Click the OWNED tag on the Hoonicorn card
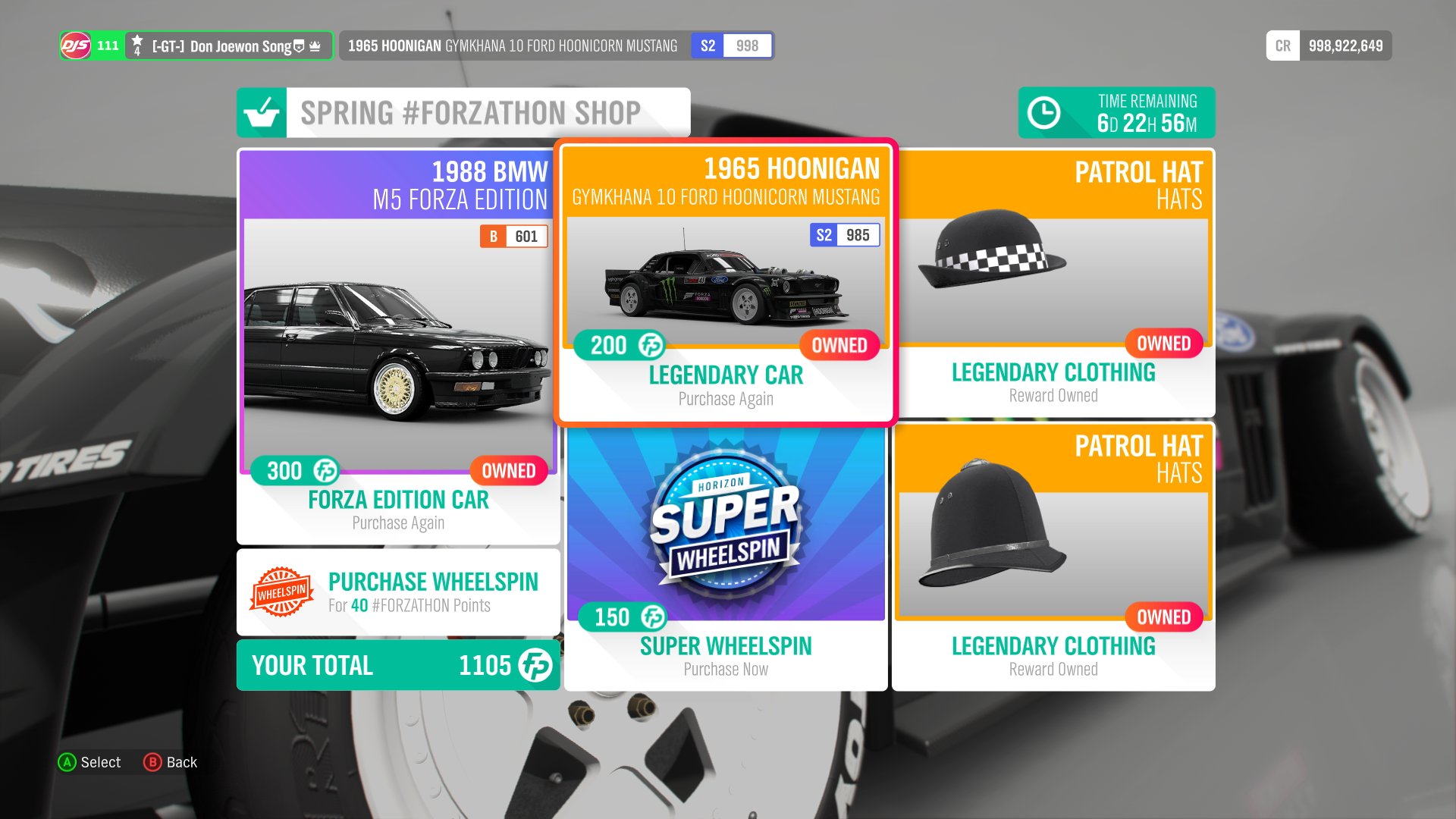1456x819 pixels. 839,346
